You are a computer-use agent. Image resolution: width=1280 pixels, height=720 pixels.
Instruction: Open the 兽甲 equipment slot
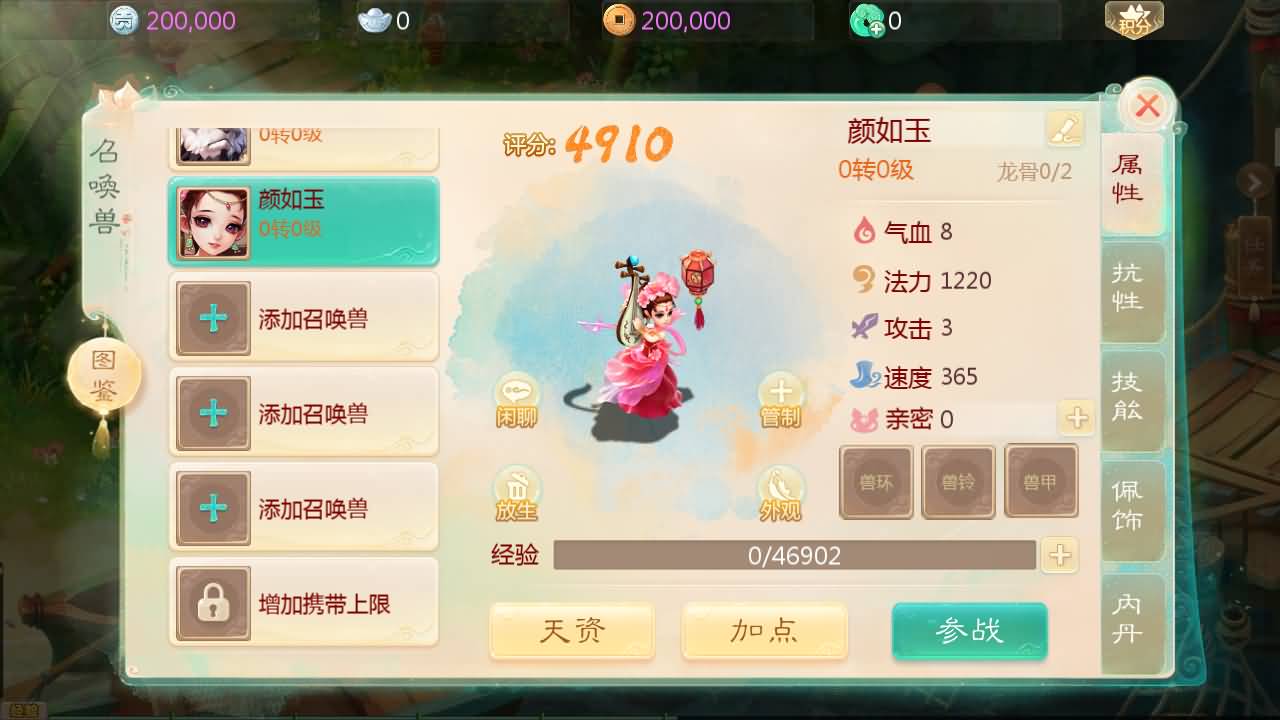coord(1042,482)
